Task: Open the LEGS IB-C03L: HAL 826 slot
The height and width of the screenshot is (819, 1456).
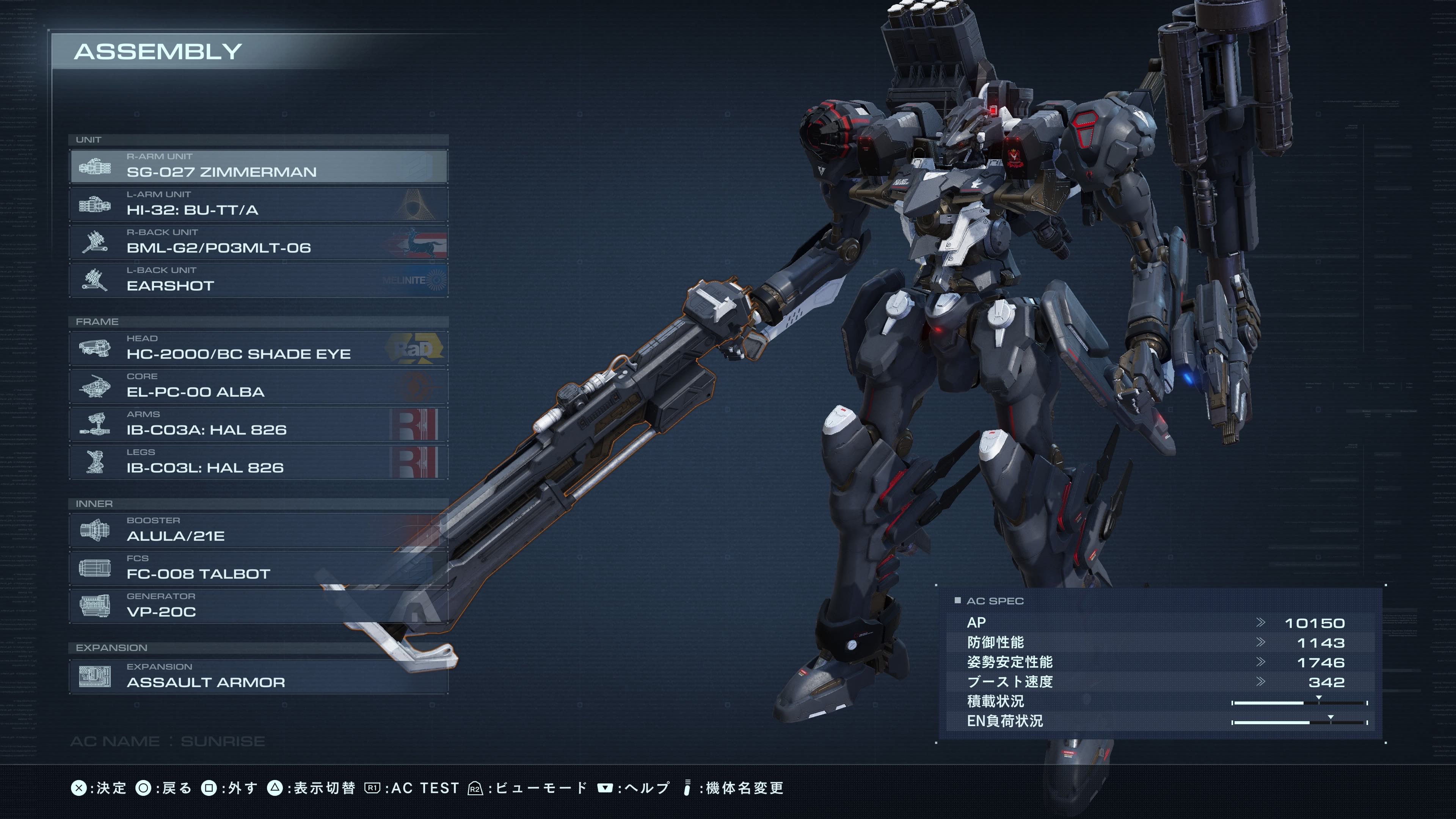Action: (258, 462)
